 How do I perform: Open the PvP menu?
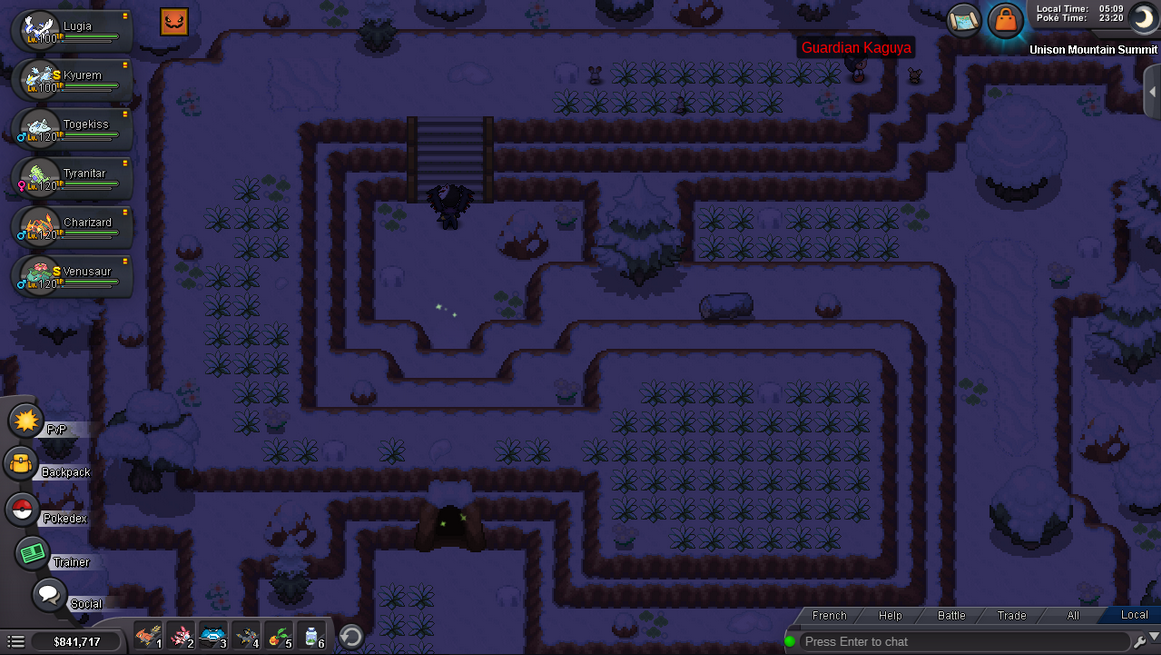point(27,421)
